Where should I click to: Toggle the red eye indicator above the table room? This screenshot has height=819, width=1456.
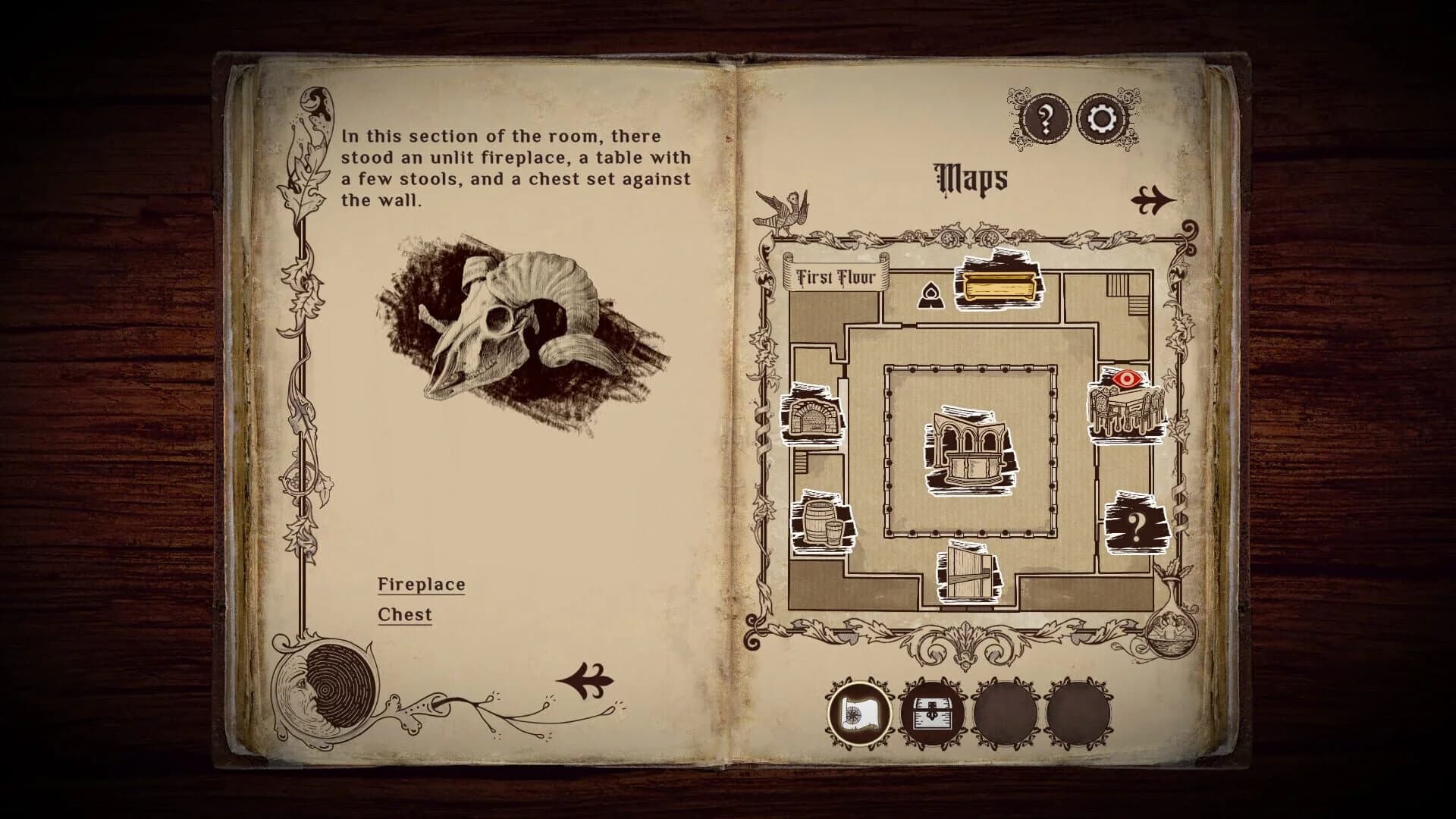click(x=1126, y=379)
